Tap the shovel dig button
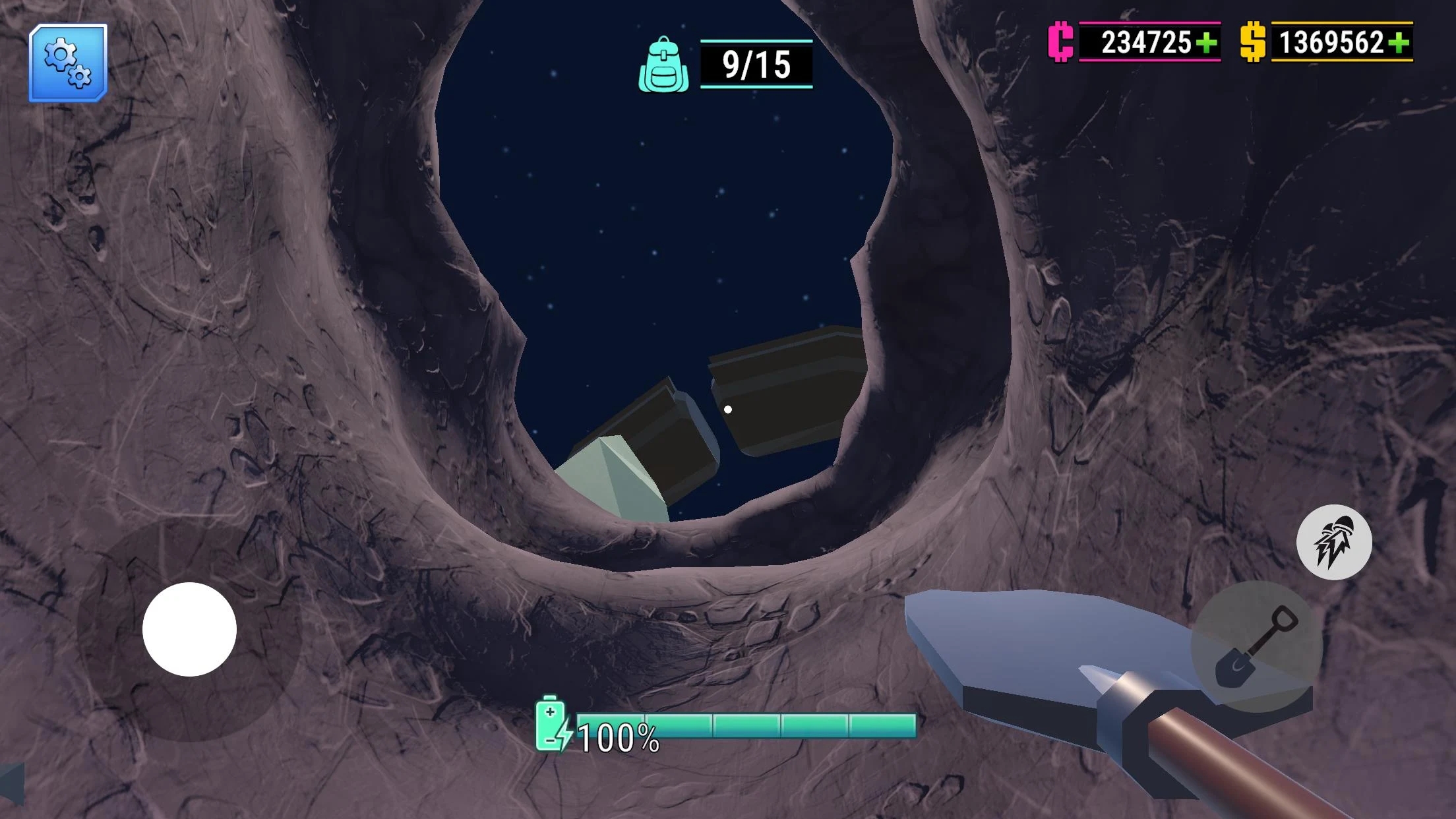1456x819 pixels. pyautogui.click(x=1256, y=646)
